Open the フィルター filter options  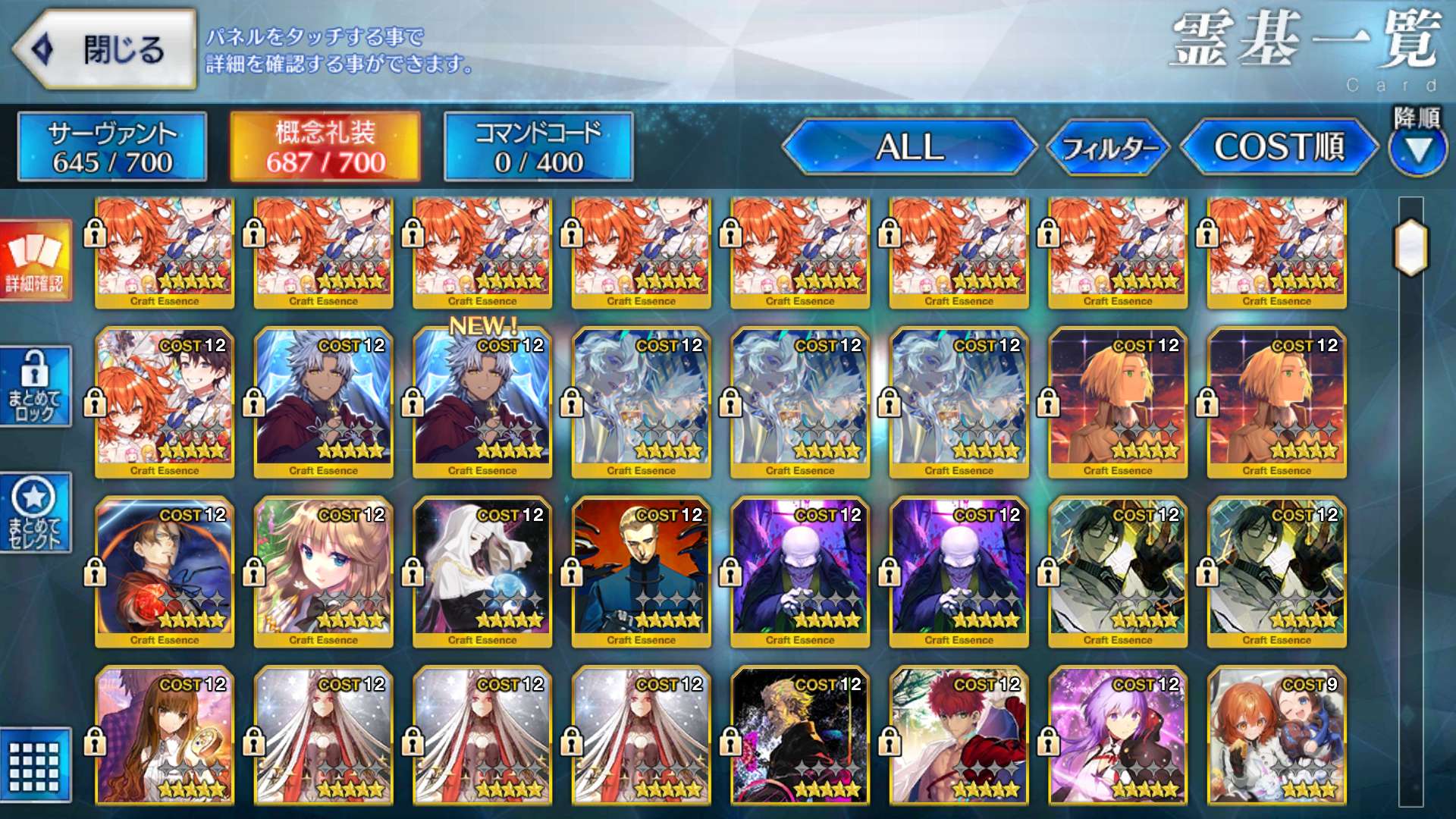click(1109, 147)
